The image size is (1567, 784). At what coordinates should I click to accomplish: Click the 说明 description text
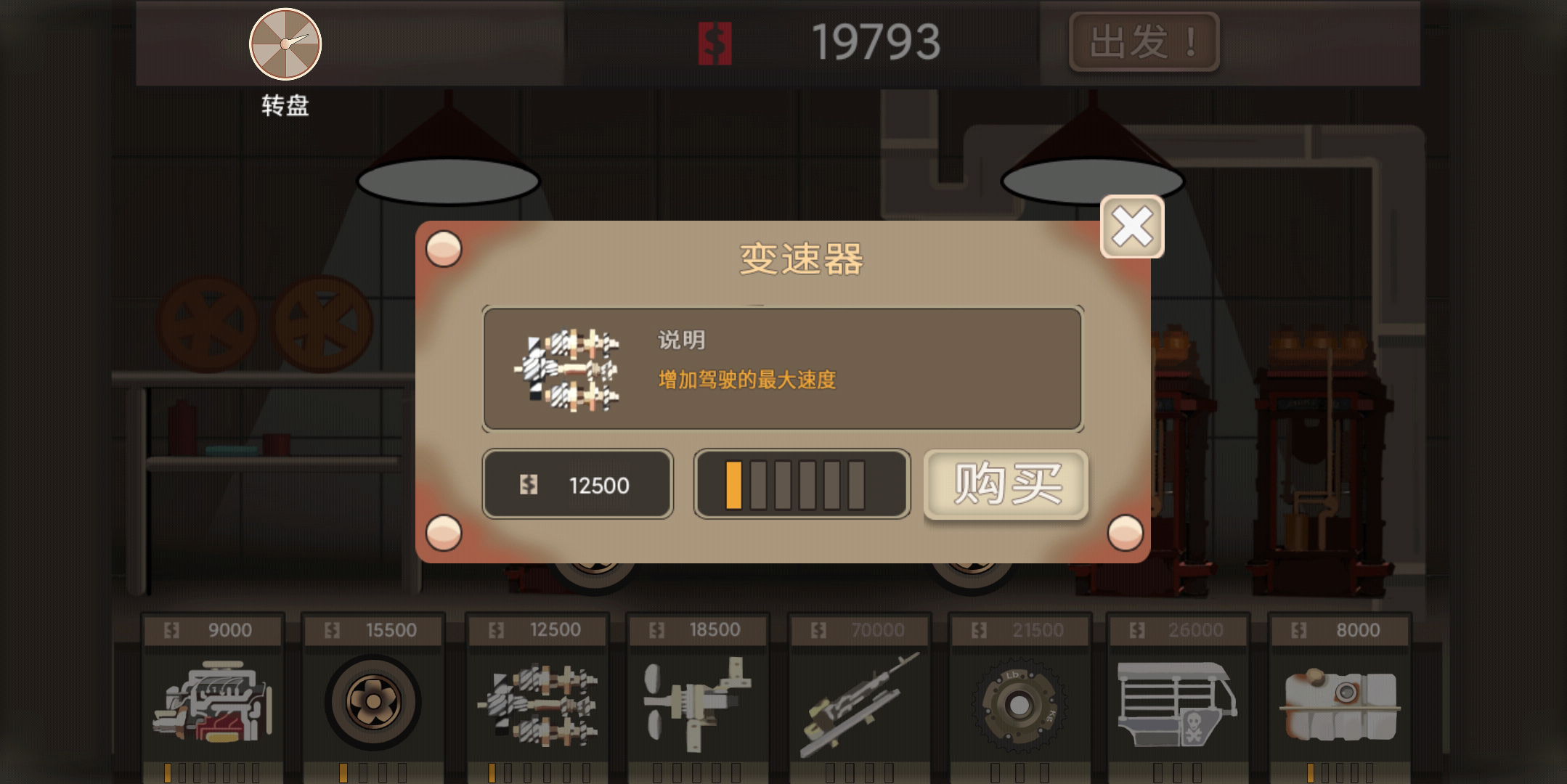[681, 338]
